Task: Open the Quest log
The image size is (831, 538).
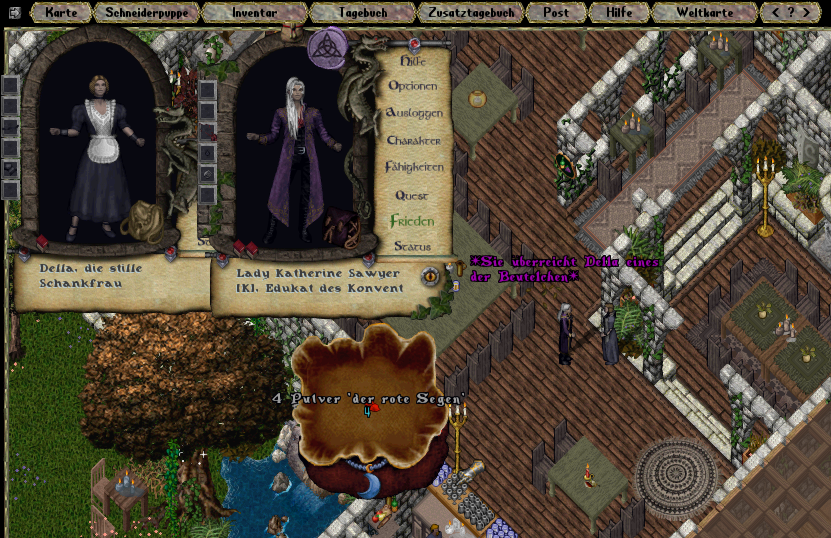Action: (x=412, y=195)
